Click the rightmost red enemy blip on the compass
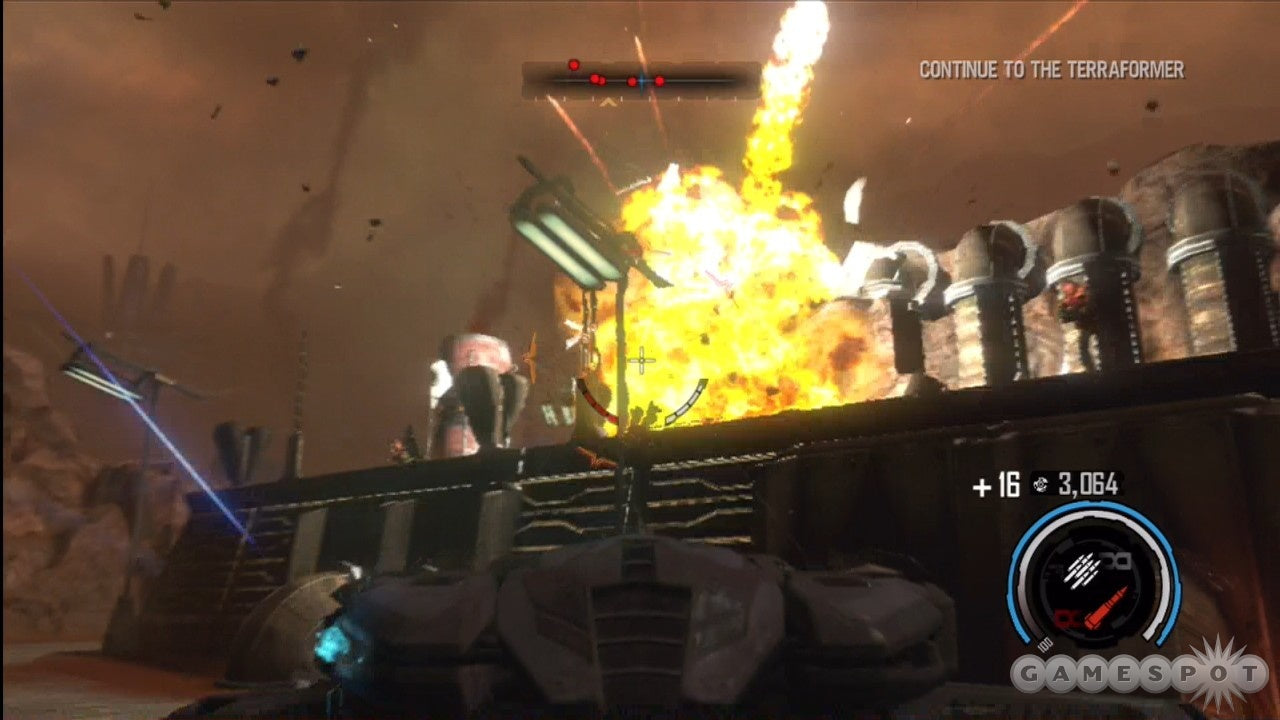Image resolution: width=1280 pixels, height=720 pixels. coord(660,81)
